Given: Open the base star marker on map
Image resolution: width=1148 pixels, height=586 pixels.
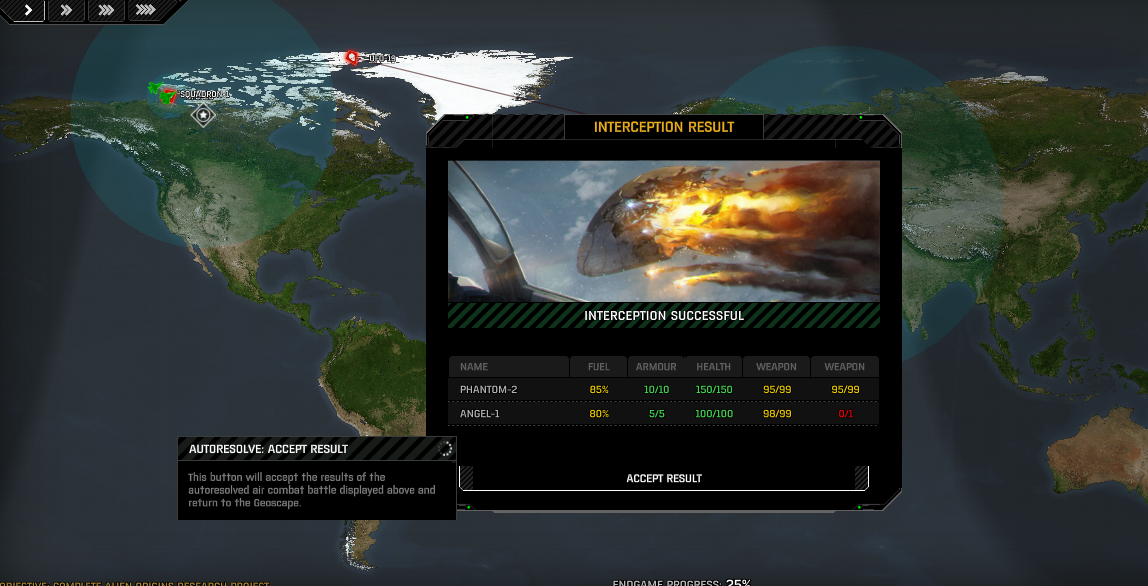Looking at the screenshot, I should [x=203, y=115].
